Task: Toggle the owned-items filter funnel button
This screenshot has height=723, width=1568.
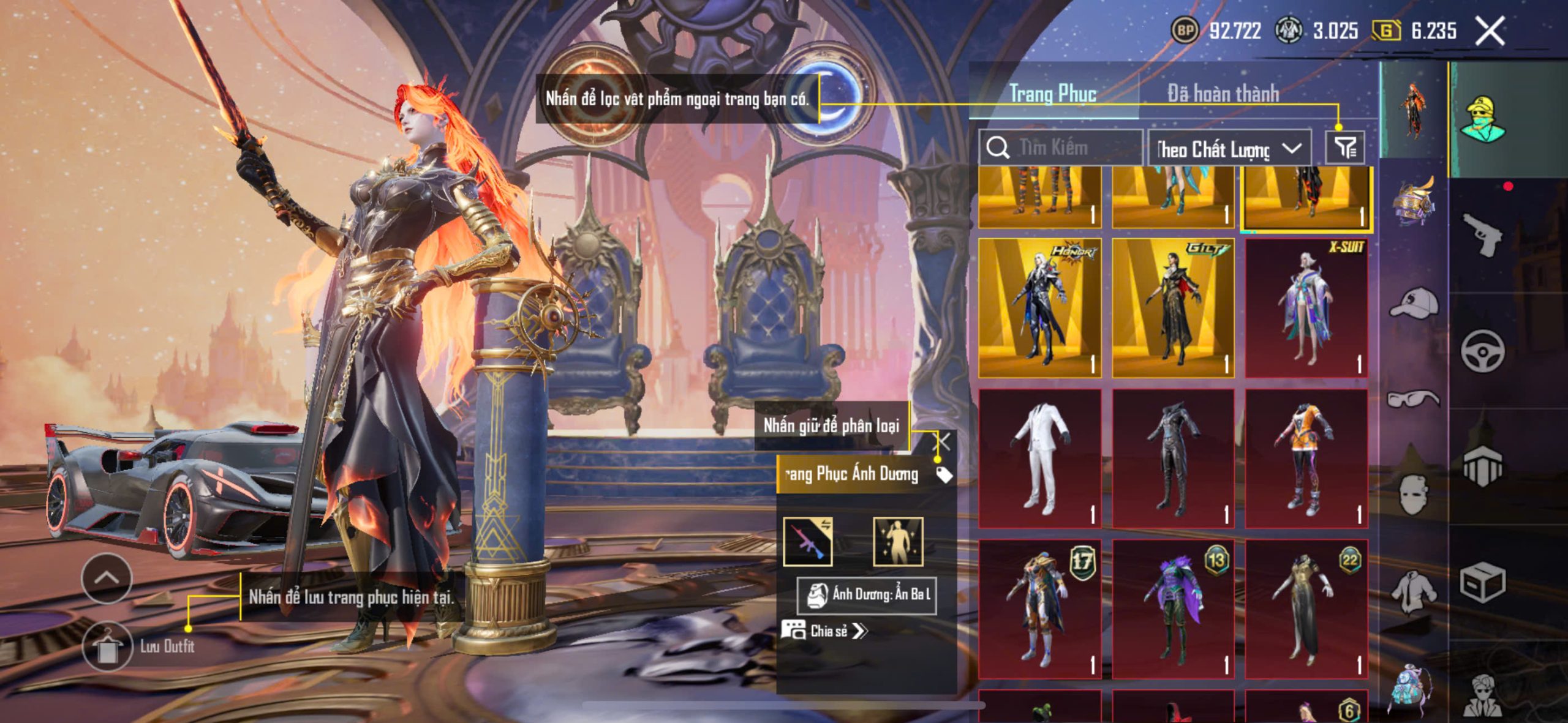Action: [1344, 148]
